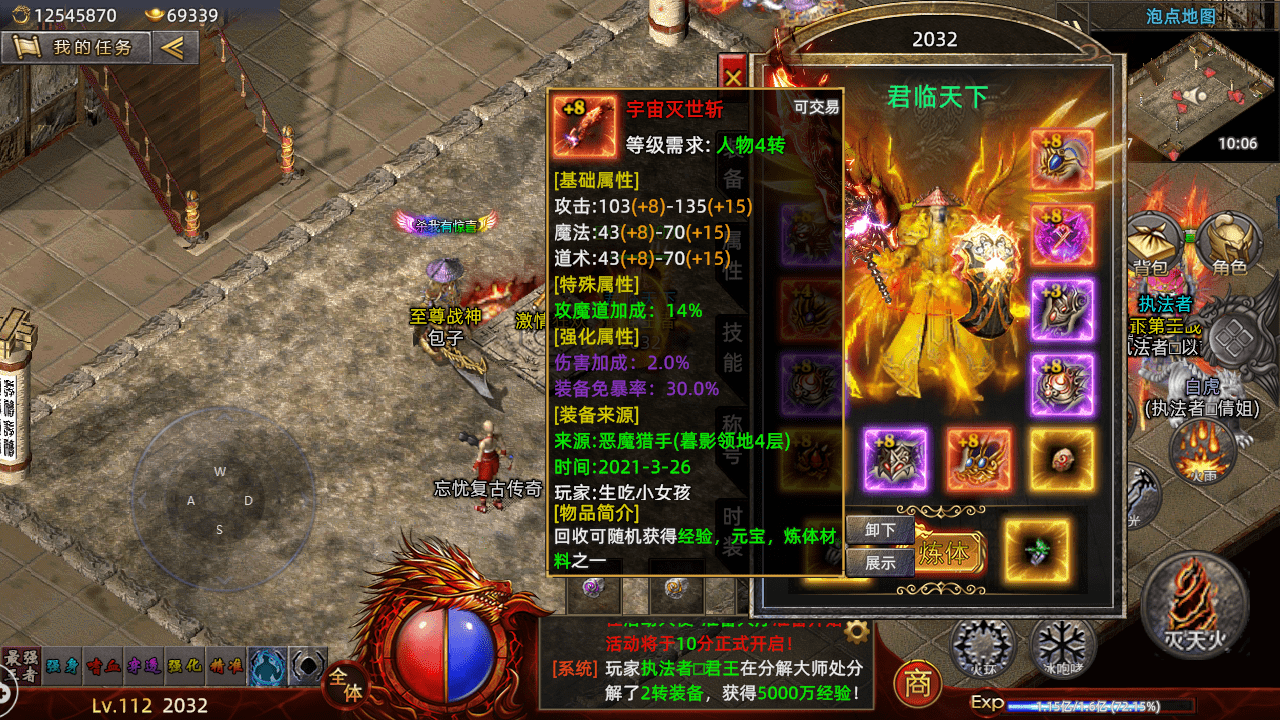This screenshot has width=1280, height=720.
Task: Unequip the weapon with 卸下
Action: pyautogui.click(x=880, y=530)
